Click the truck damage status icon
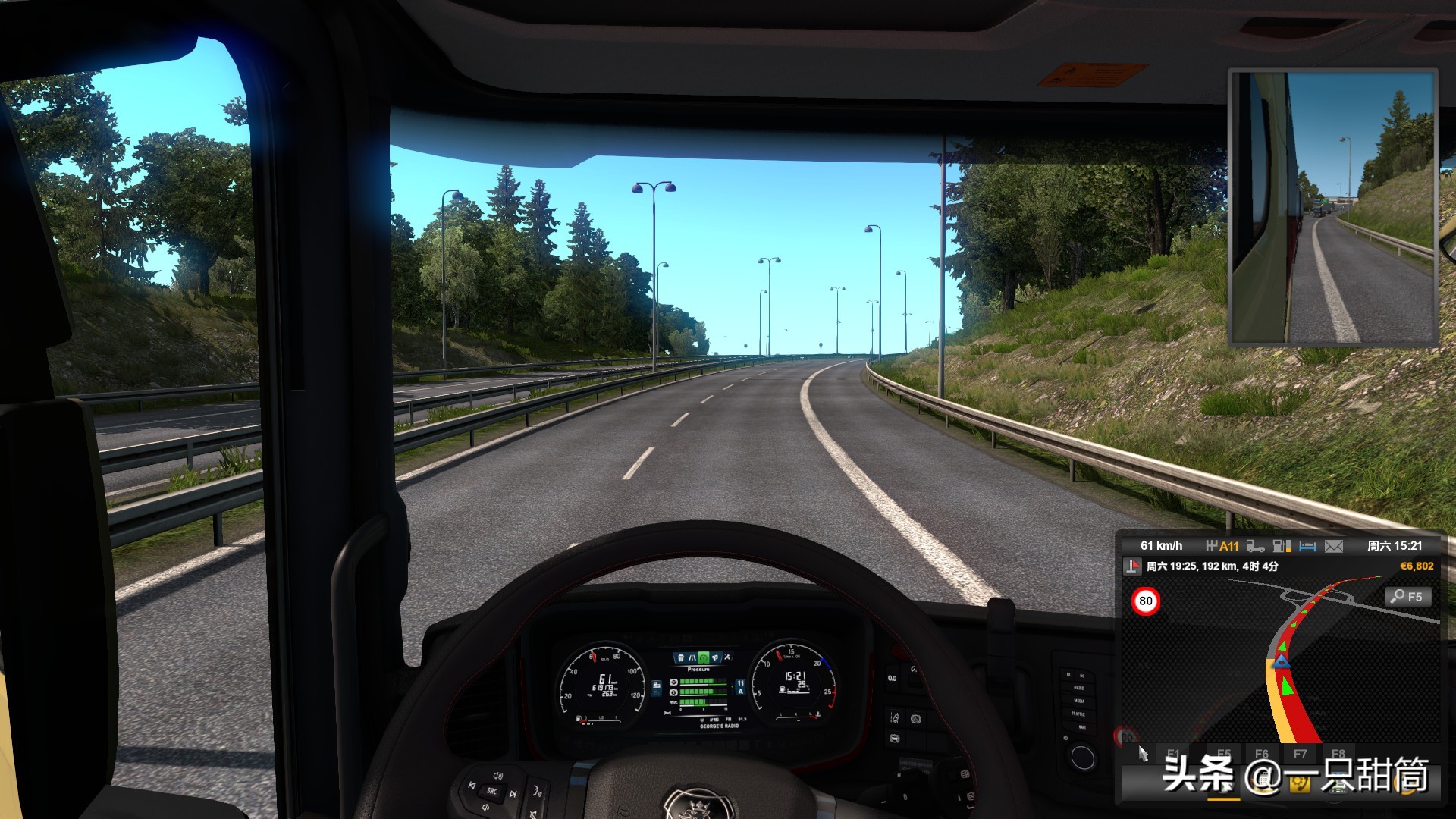1456x819 pixels. (x=1255, y=546)
